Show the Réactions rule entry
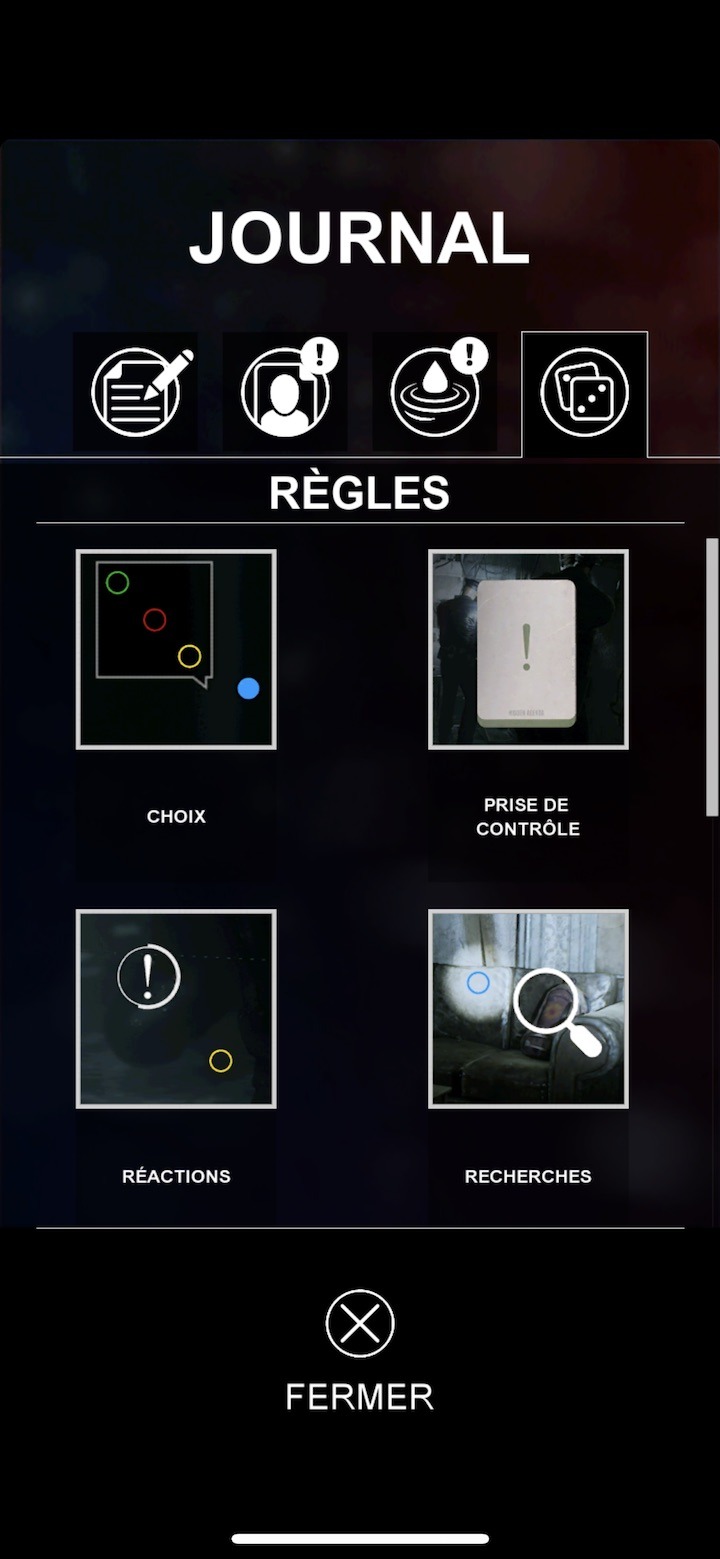 pyautogui.click(x=176, y=1009)
